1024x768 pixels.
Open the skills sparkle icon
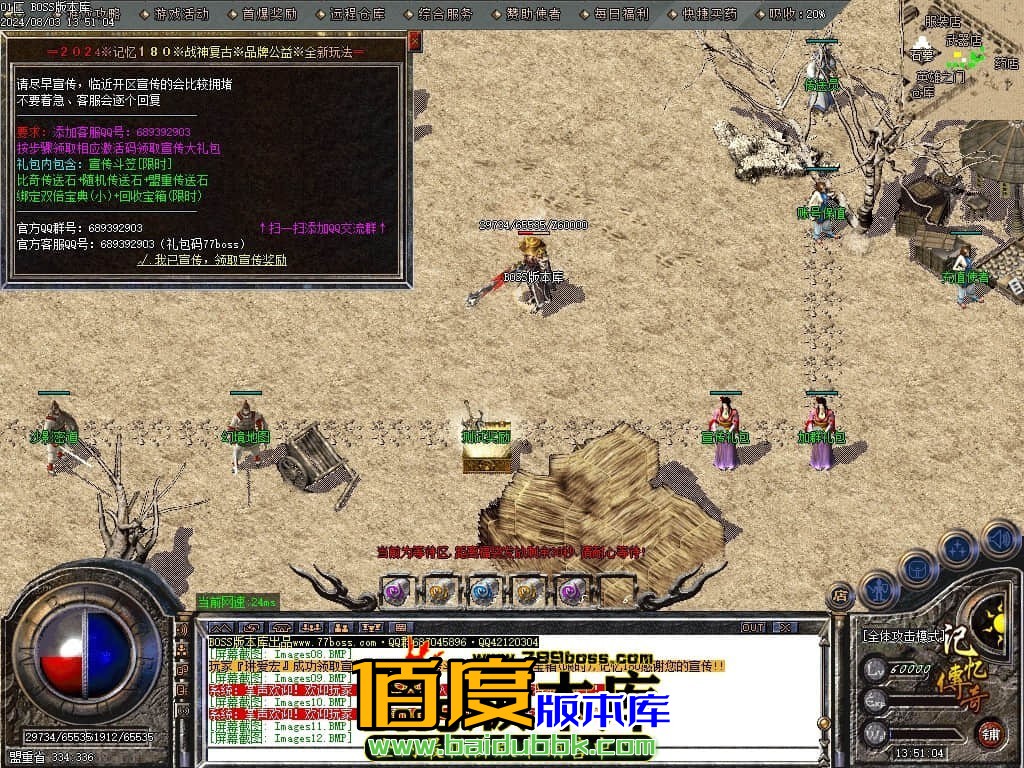coord(957,548)
